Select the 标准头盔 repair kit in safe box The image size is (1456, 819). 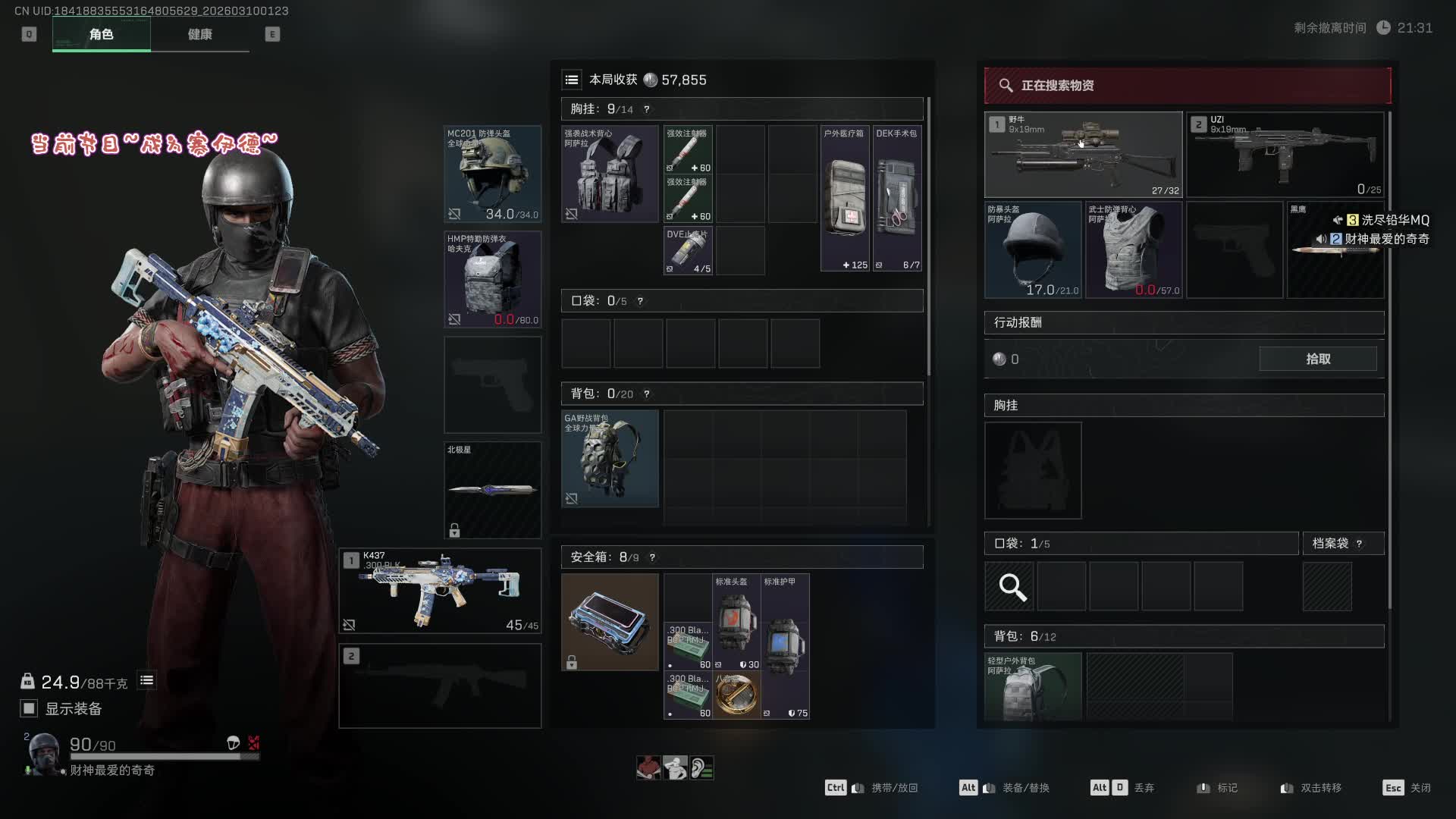pos(736,623)
